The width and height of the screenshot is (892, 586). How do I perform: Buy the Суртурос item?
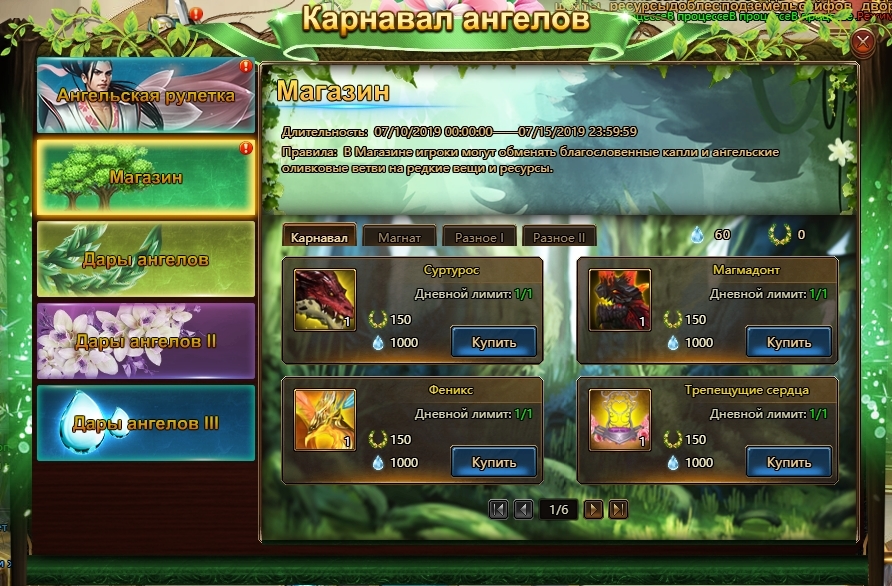pos(494,342)
